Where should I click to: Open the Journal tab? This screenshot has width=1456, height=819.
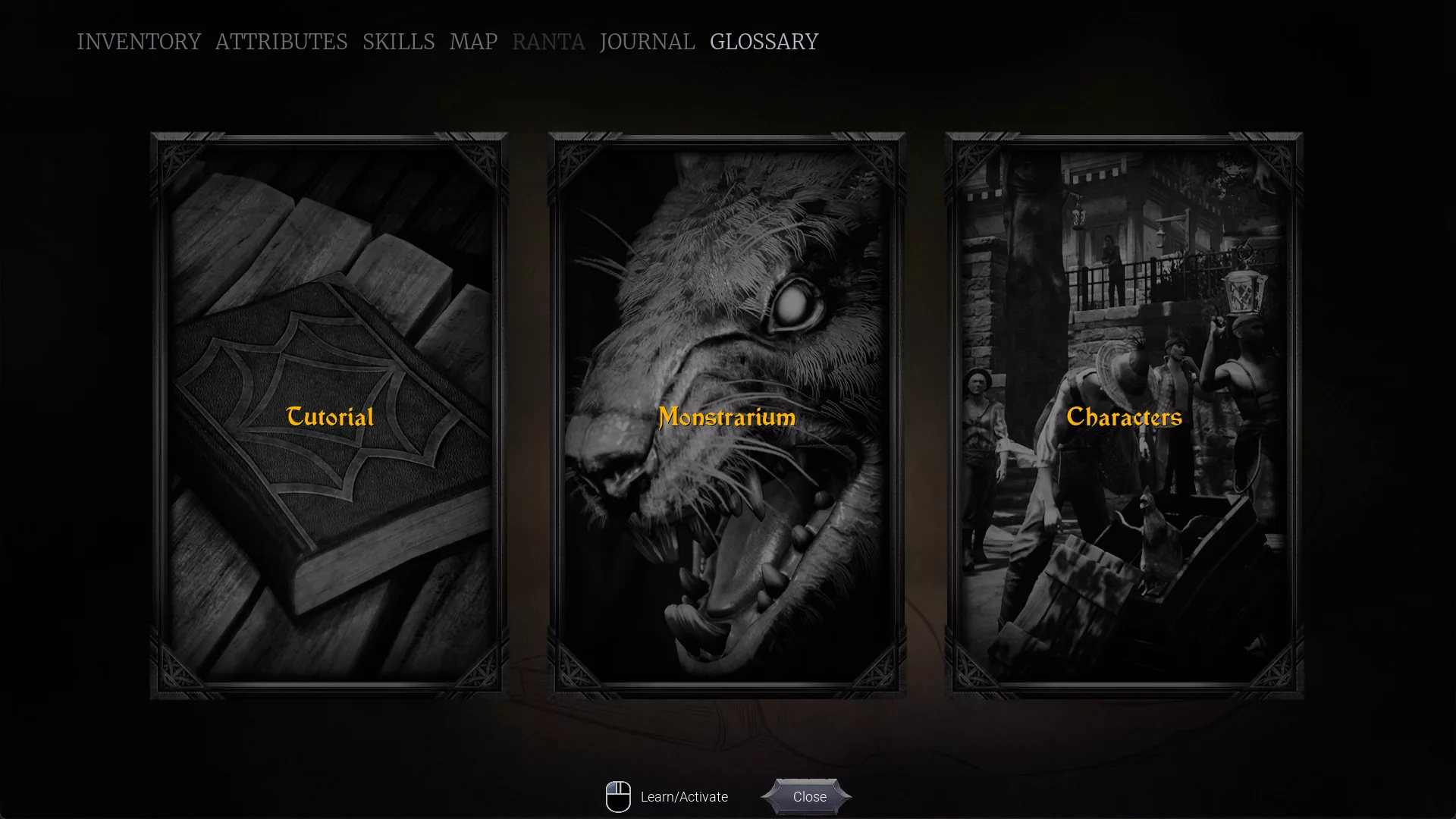(647, 42)
